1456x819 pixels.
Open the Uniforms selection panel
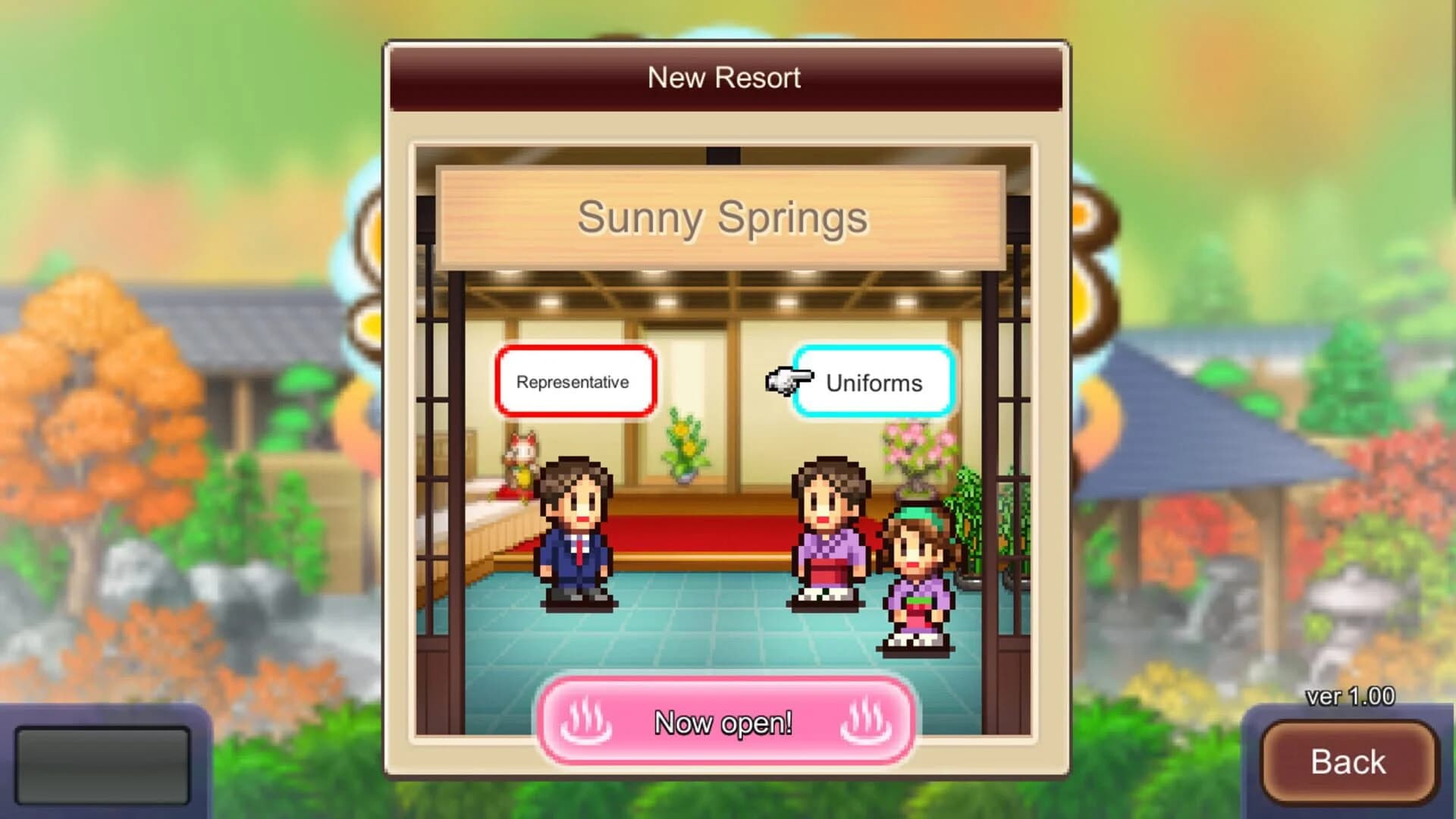coord(874,383)
